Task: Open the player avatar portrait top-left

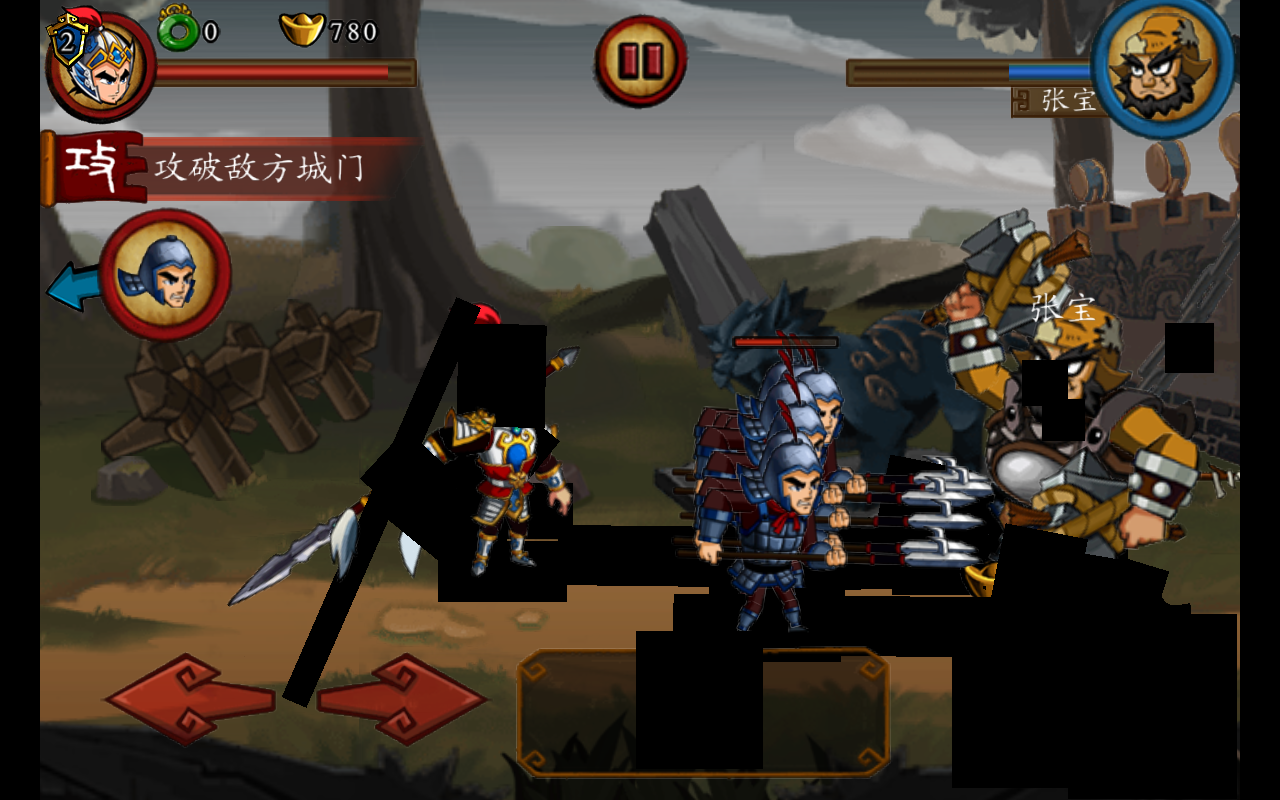Action: (95, 60)
